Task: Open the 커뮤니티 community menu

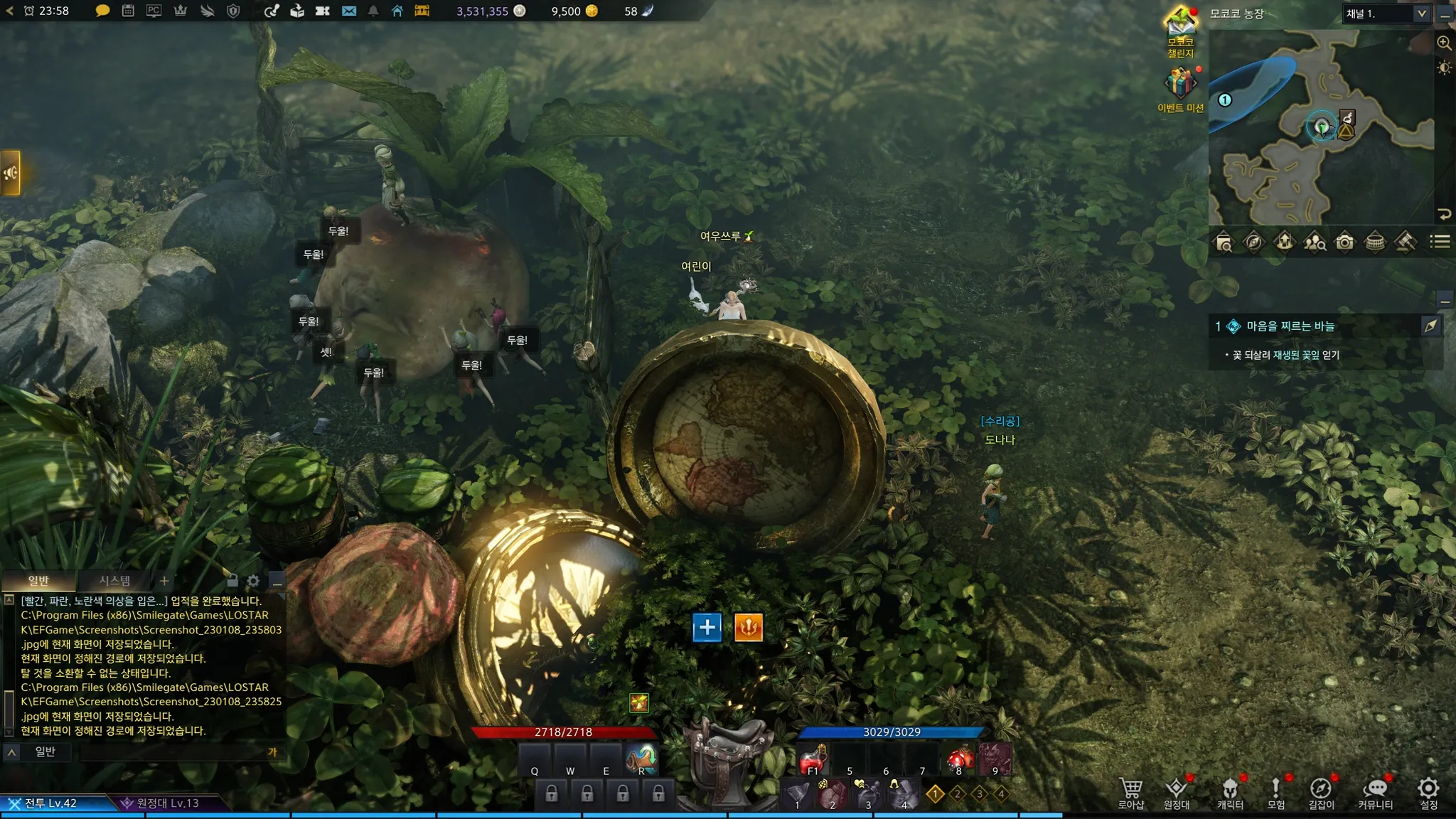Action: [x=1375, y=793]
